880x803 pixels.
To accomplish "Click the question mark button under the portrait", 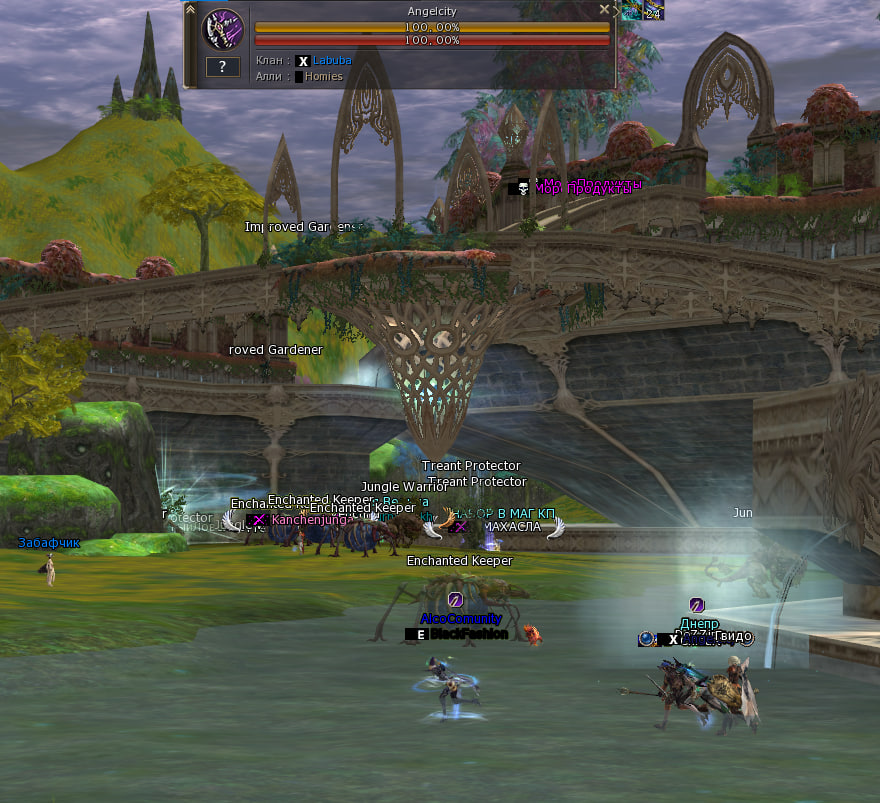I will [x=222, y=67].
